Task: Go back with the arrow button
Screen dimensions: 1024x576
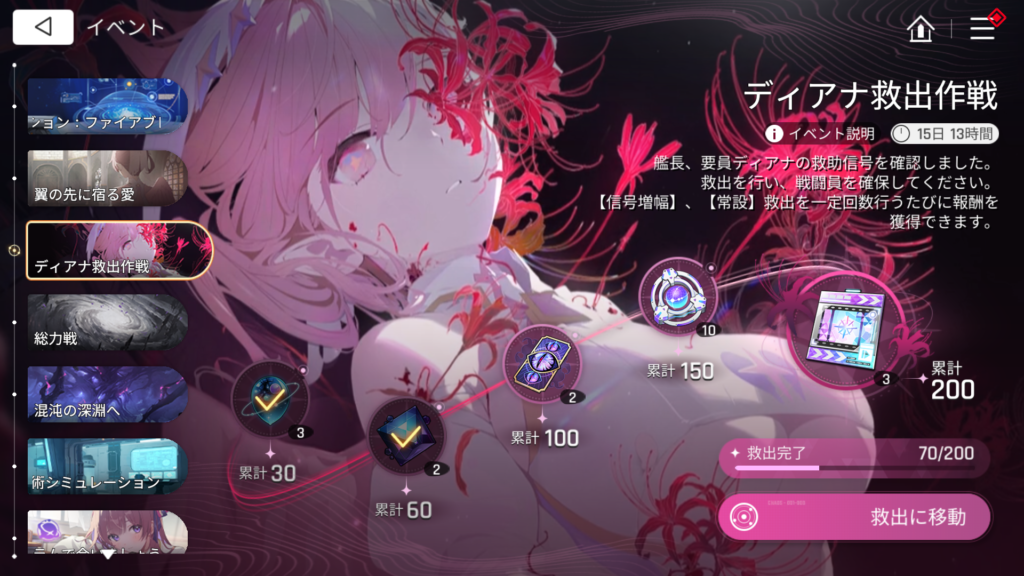Action: (43, 28)
